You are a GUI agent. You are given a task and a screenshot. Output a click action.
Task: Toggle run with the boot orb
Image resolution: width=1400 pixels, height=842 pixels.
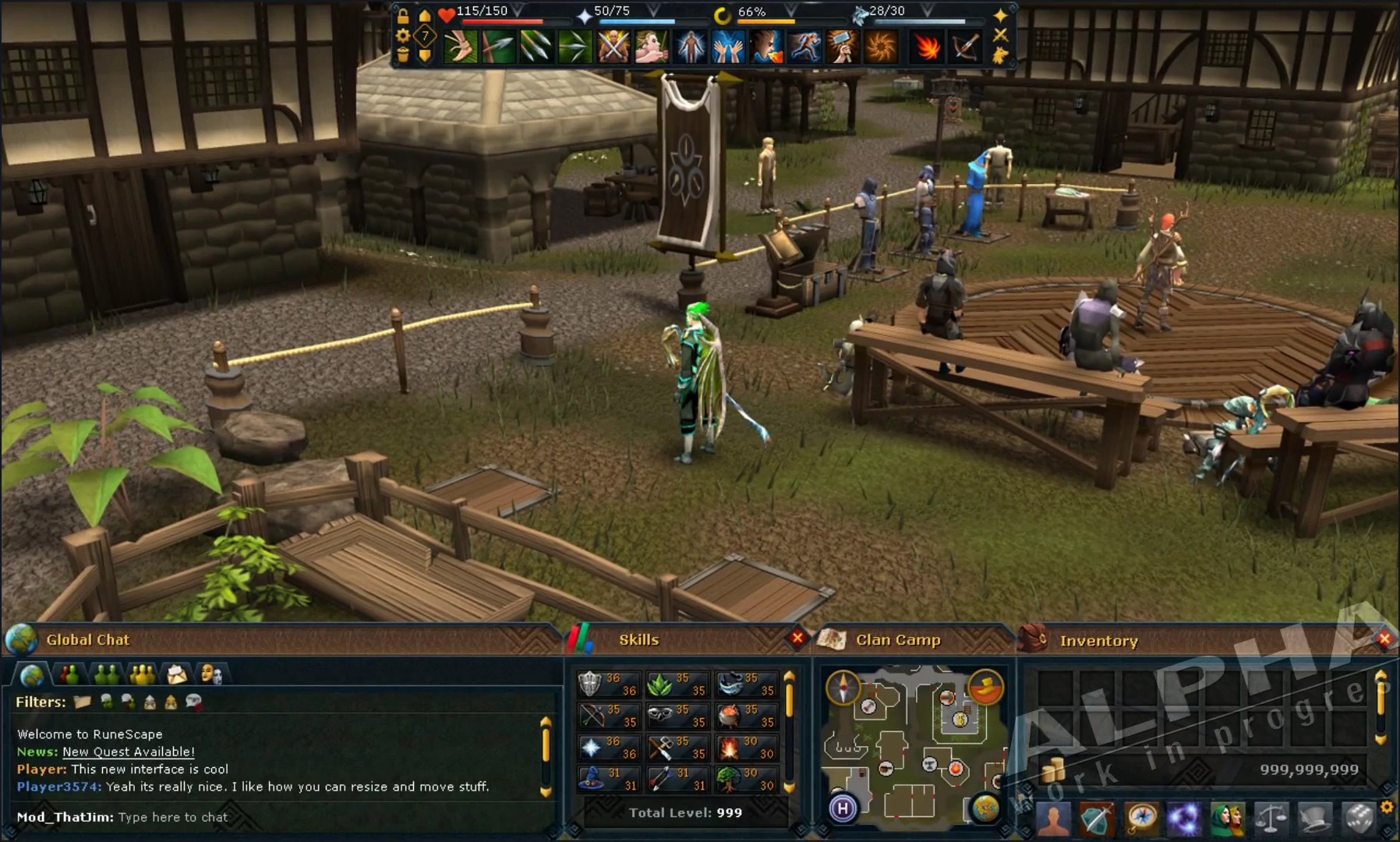[986, 686]
